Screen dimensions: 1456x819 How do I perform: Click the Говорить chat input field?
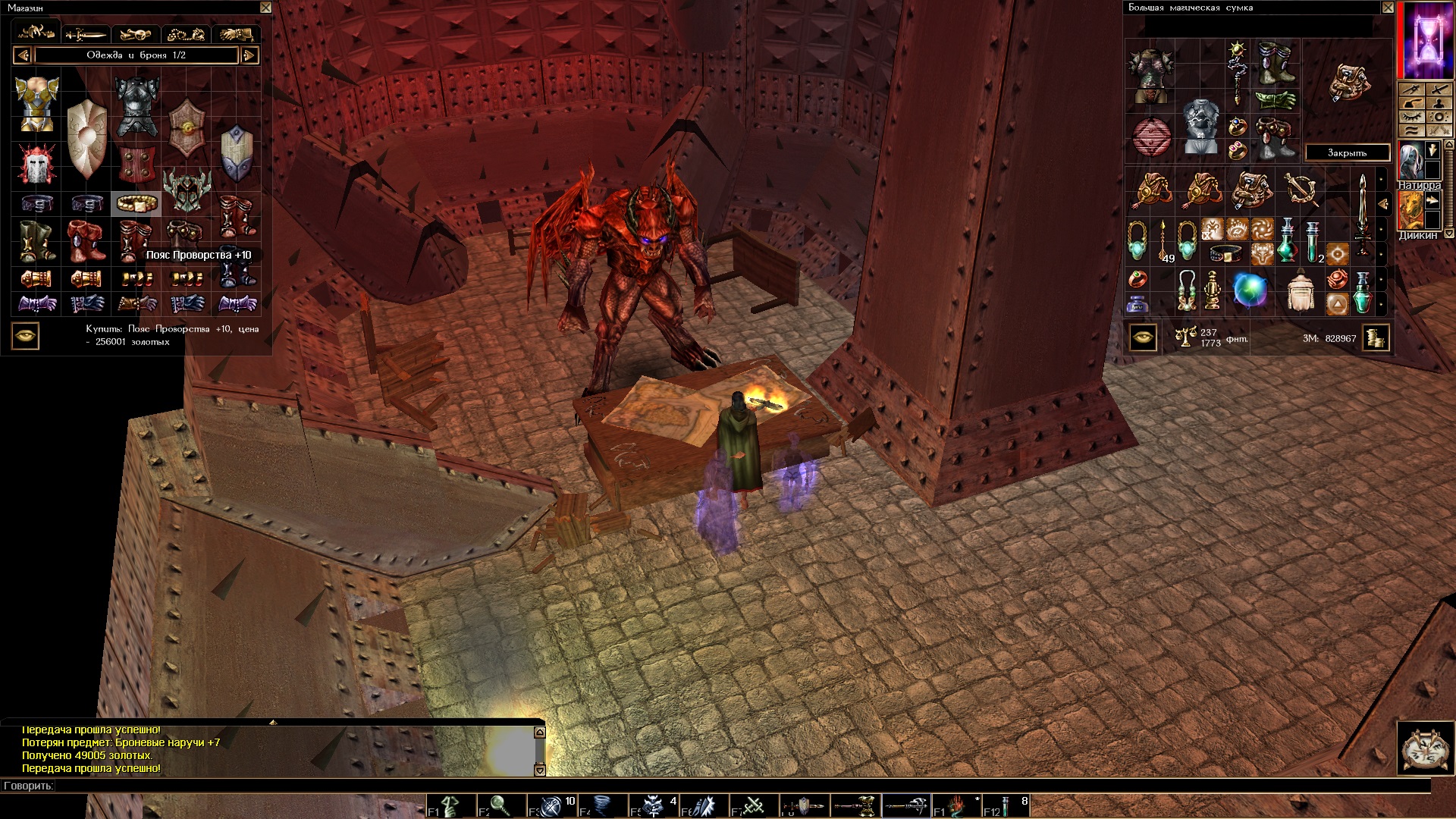[x=682, y=786]
